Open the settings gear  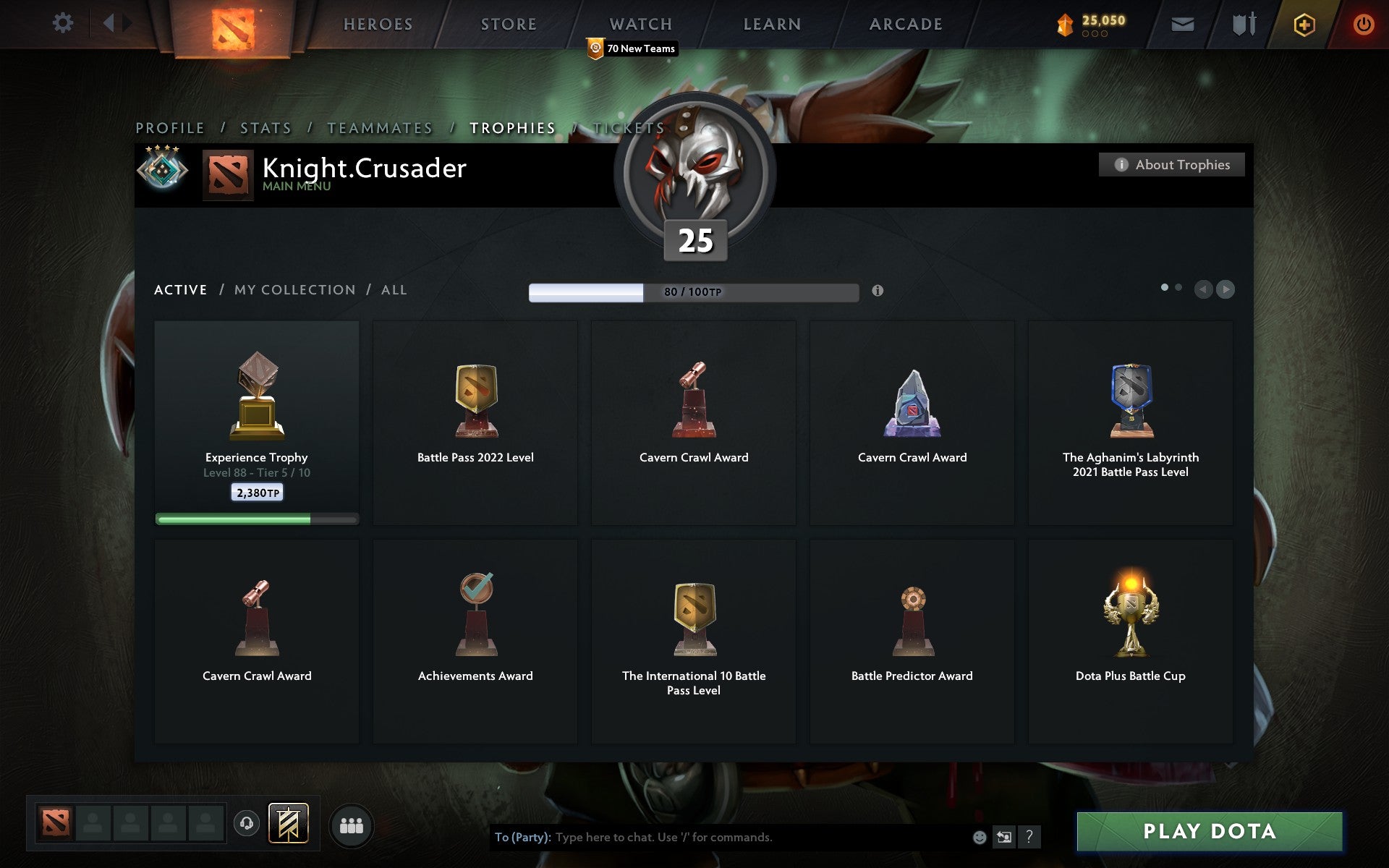tap(64, 22)
